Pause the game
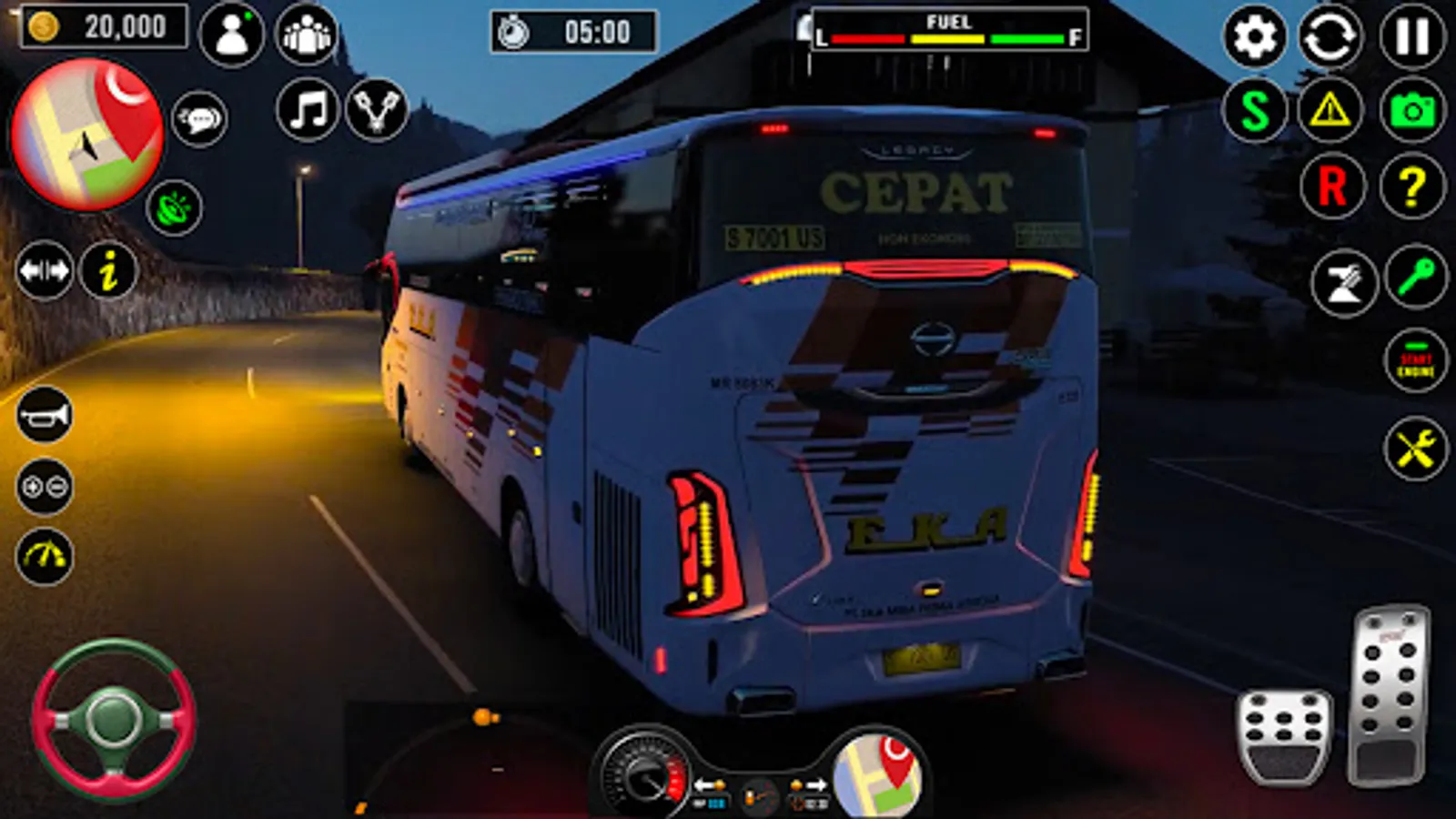 tap(1411, 36)
